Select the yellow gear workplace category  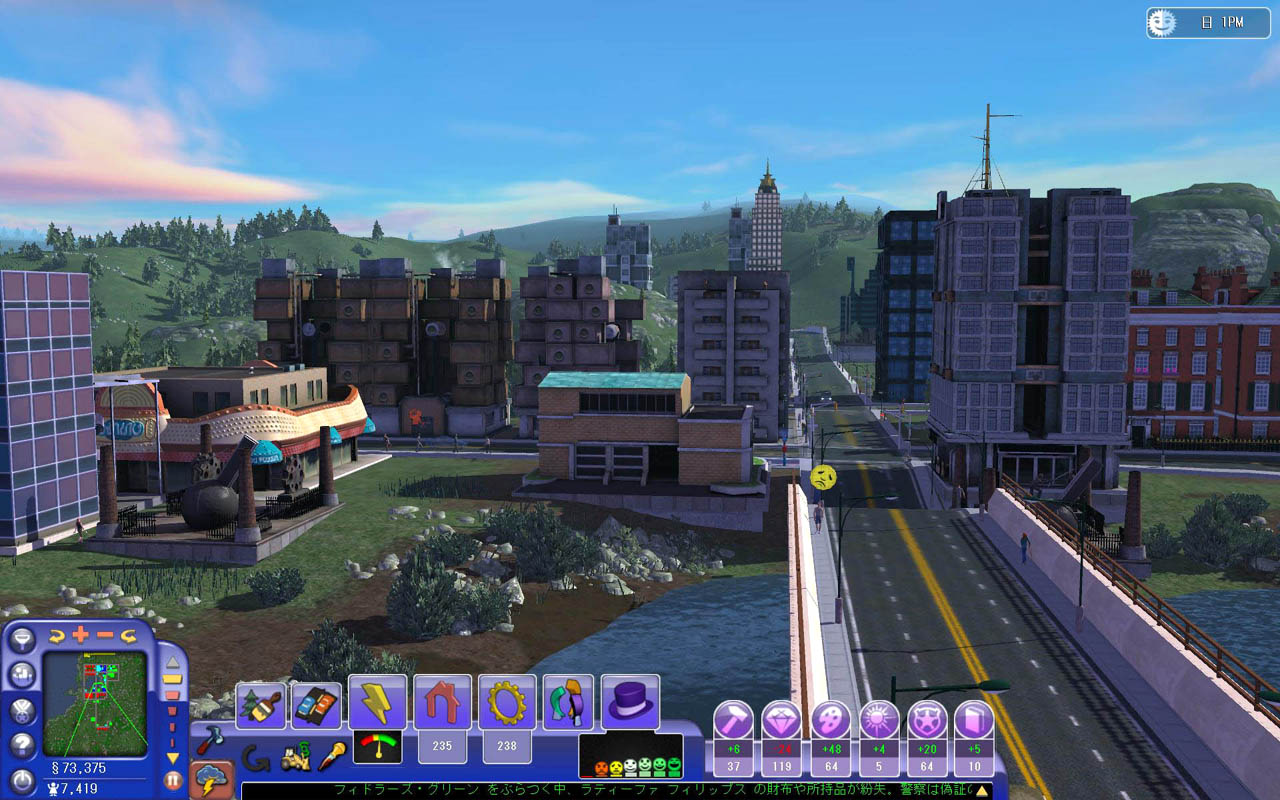[x=507, y=702]
